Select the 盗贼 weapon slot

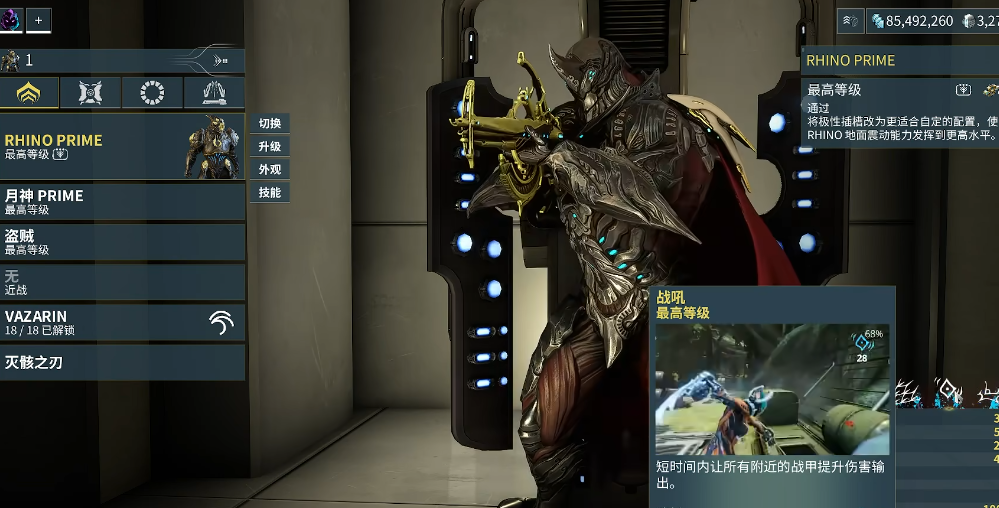pyautogui.click(x=122, y=242)
